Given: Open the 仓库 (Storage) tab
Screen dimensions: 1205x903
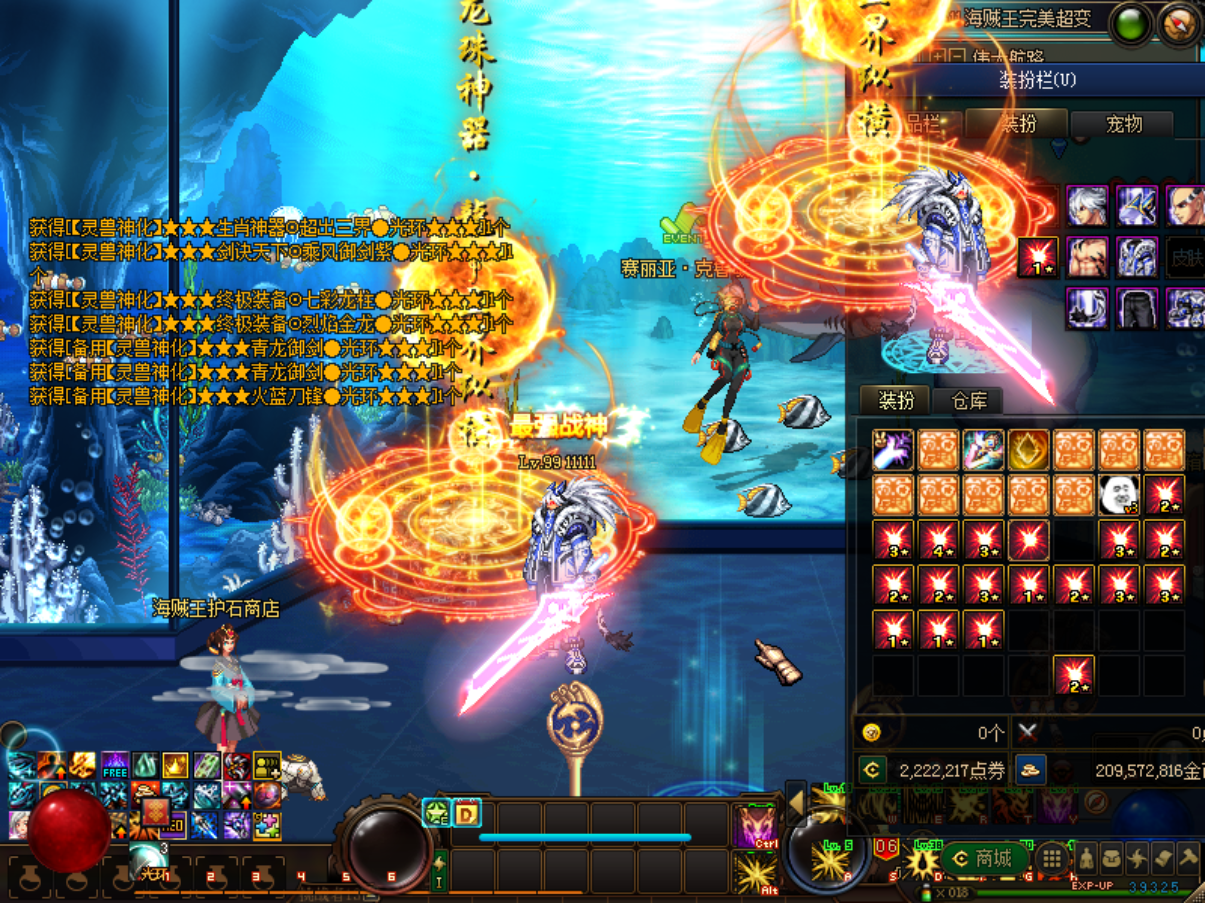Looking at the screenshot, I should pyautogui.click(x=968, y=401).
